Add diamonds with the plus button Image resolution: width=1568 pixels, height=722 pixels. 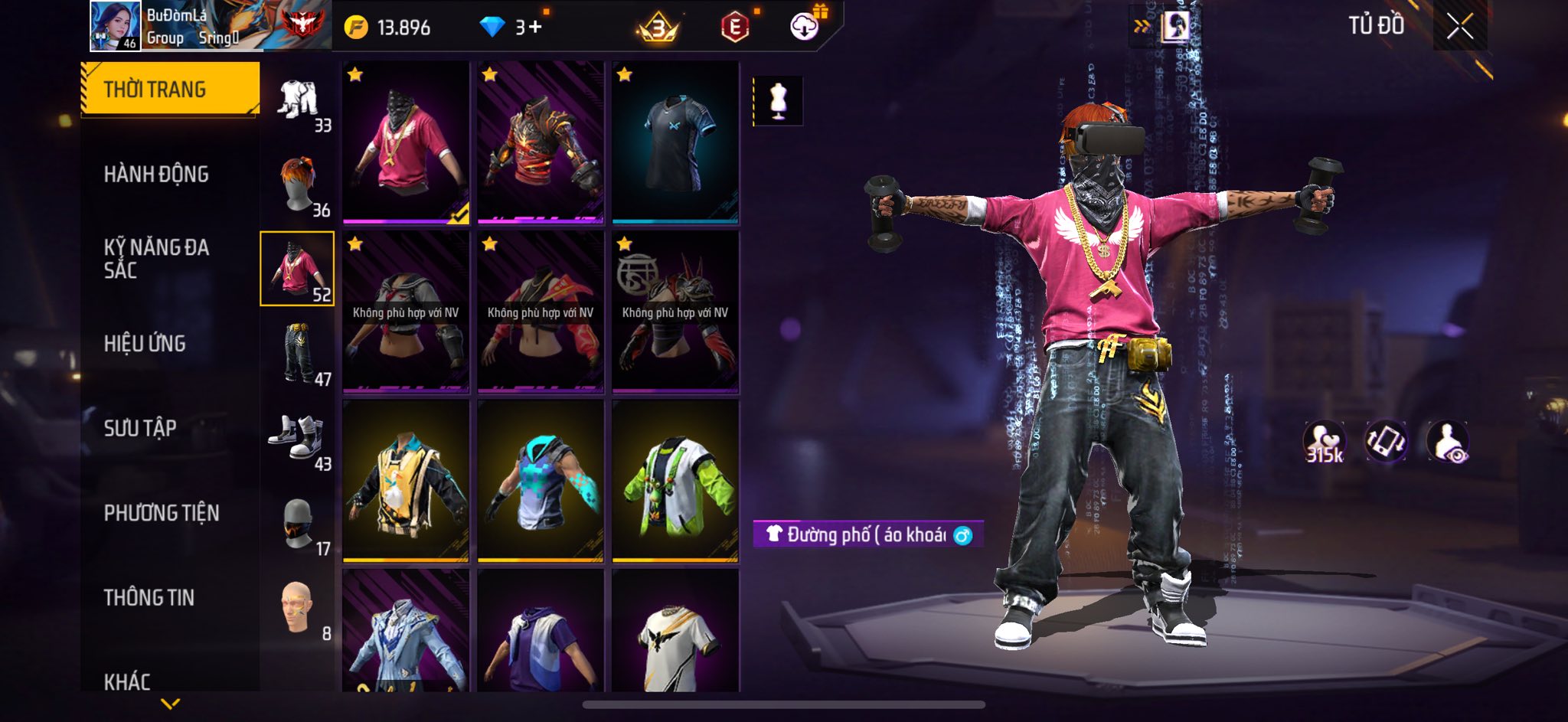534,28
